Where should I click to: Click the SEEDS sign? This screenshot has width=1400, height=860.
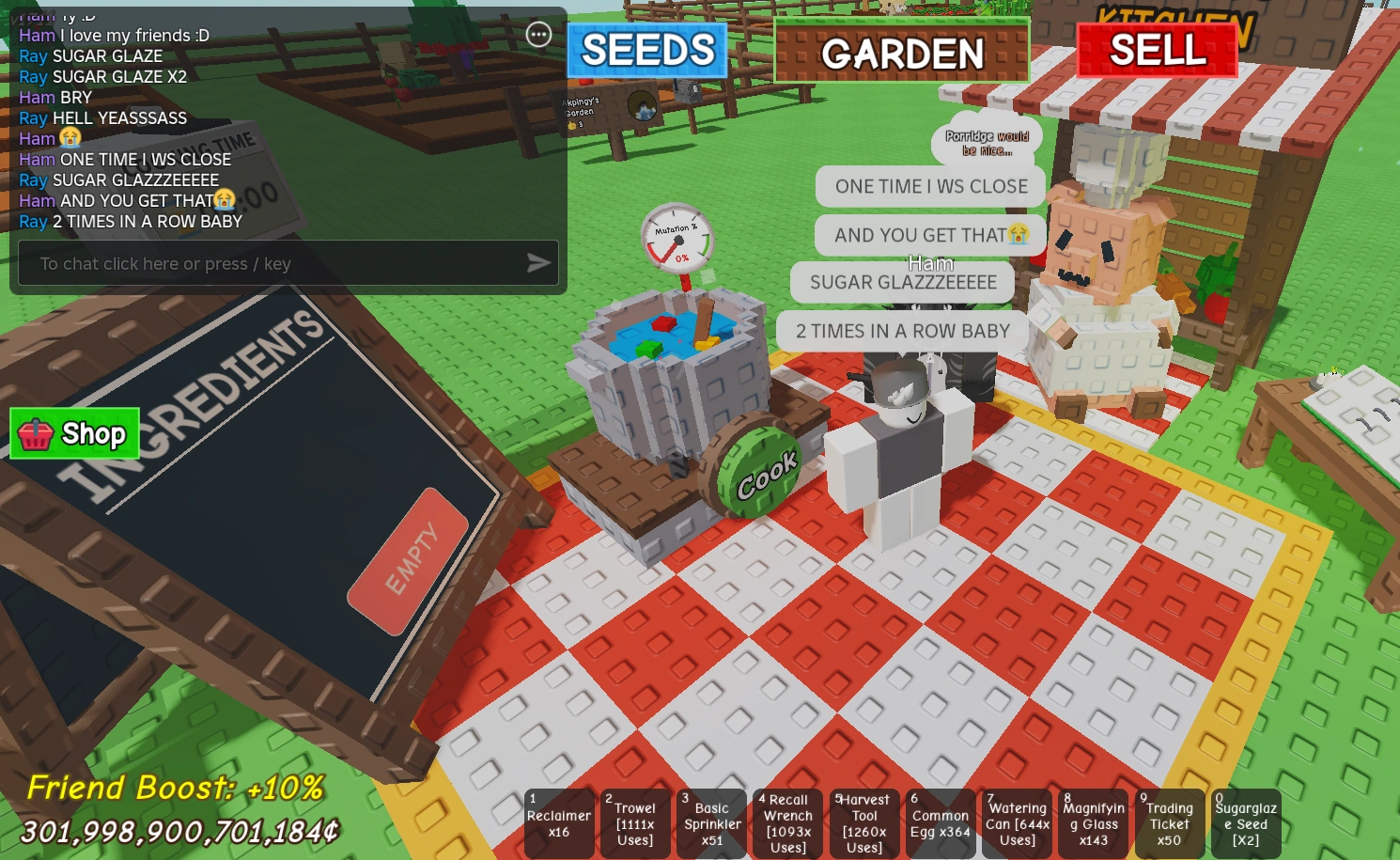(x=646, y=52)
